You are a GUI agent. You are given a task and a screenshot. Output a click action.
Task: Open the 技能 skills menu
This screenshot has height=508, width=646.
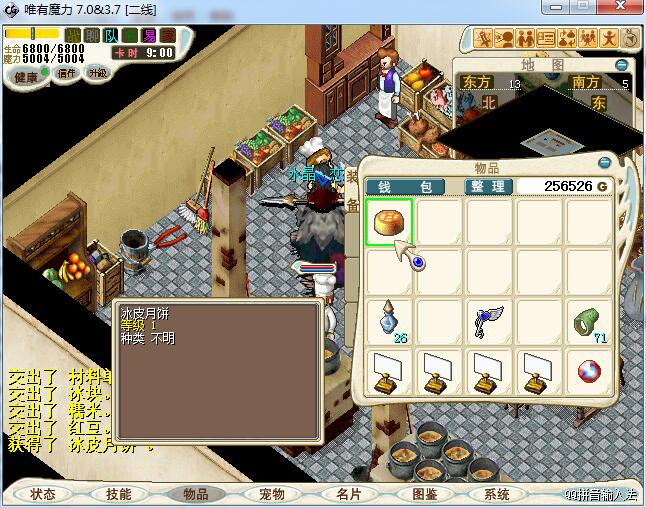119,494
